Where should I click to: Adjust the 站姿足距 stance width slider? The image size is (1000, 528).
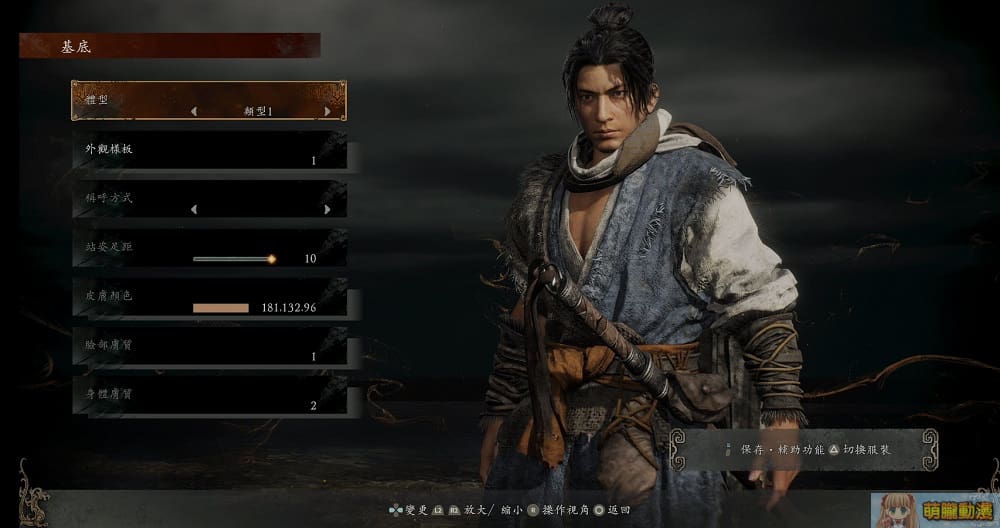click(234, 259)
